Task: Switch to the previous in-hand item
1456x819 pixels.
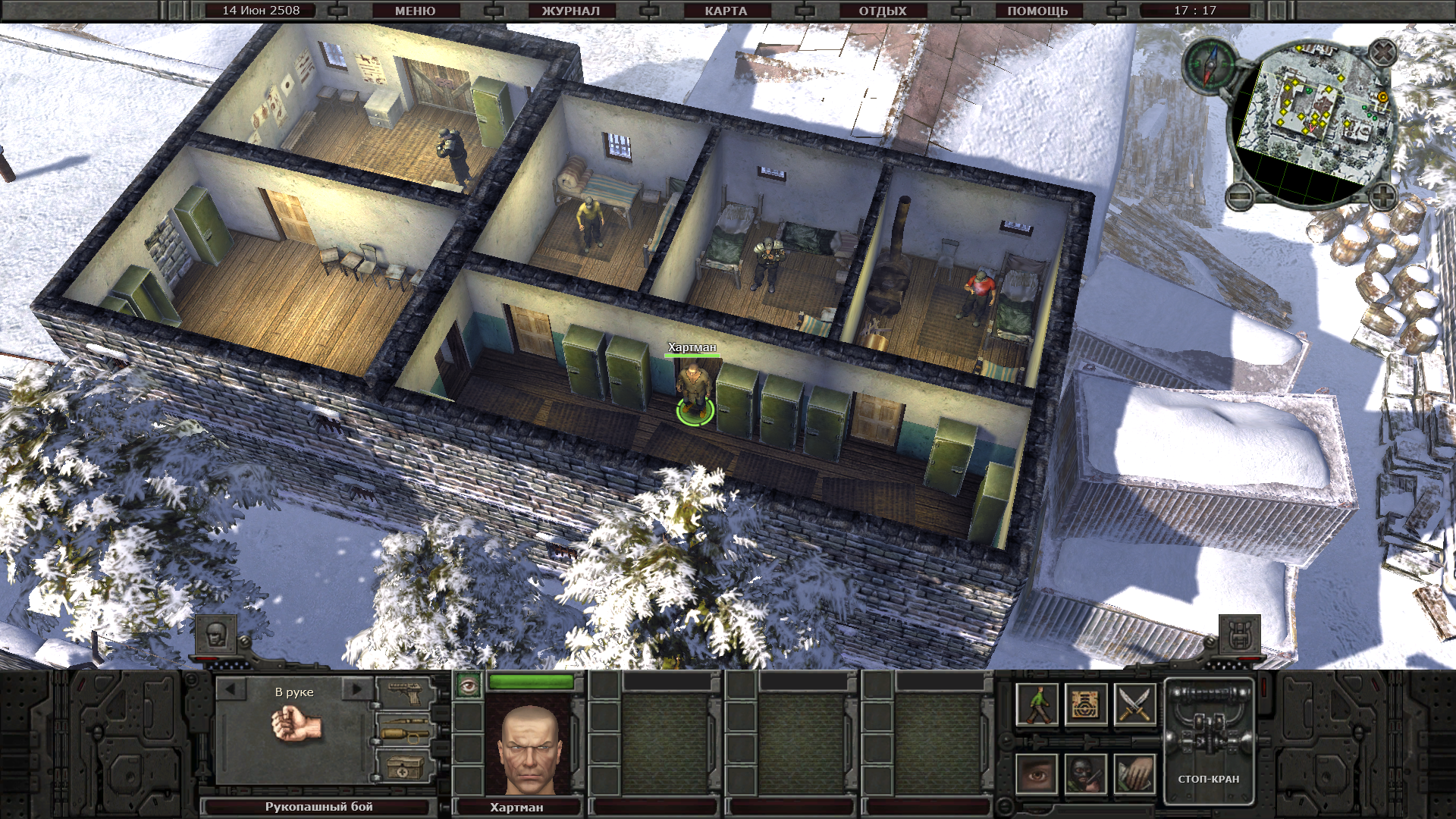Action: tap(231, 689)
